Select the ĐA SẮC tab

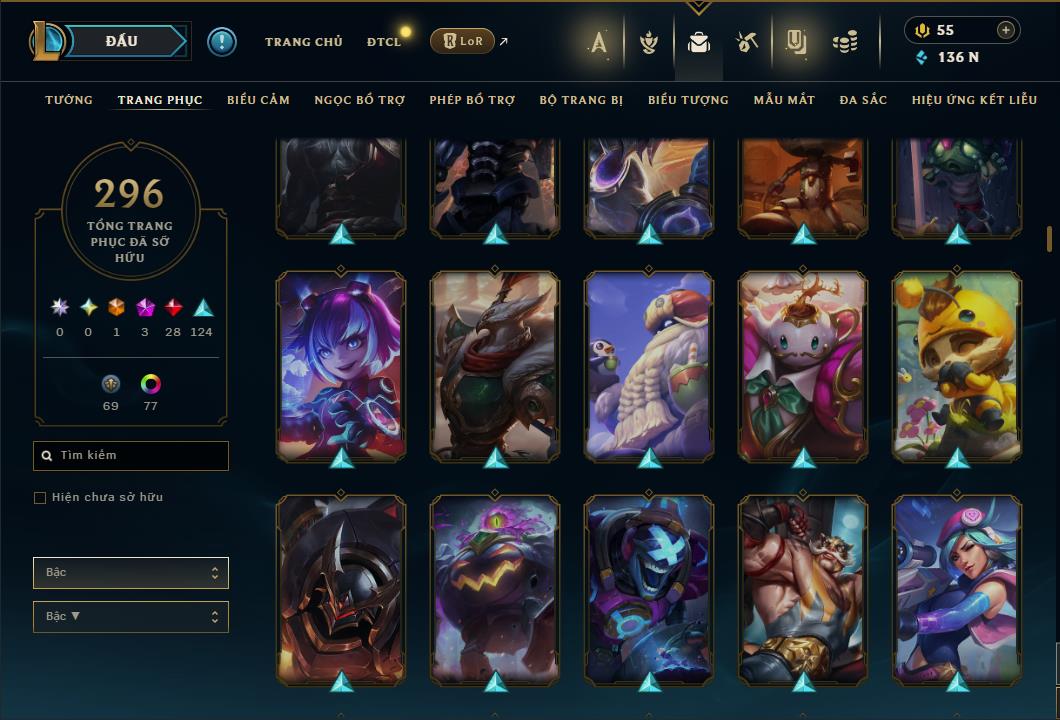click(863, 100)
